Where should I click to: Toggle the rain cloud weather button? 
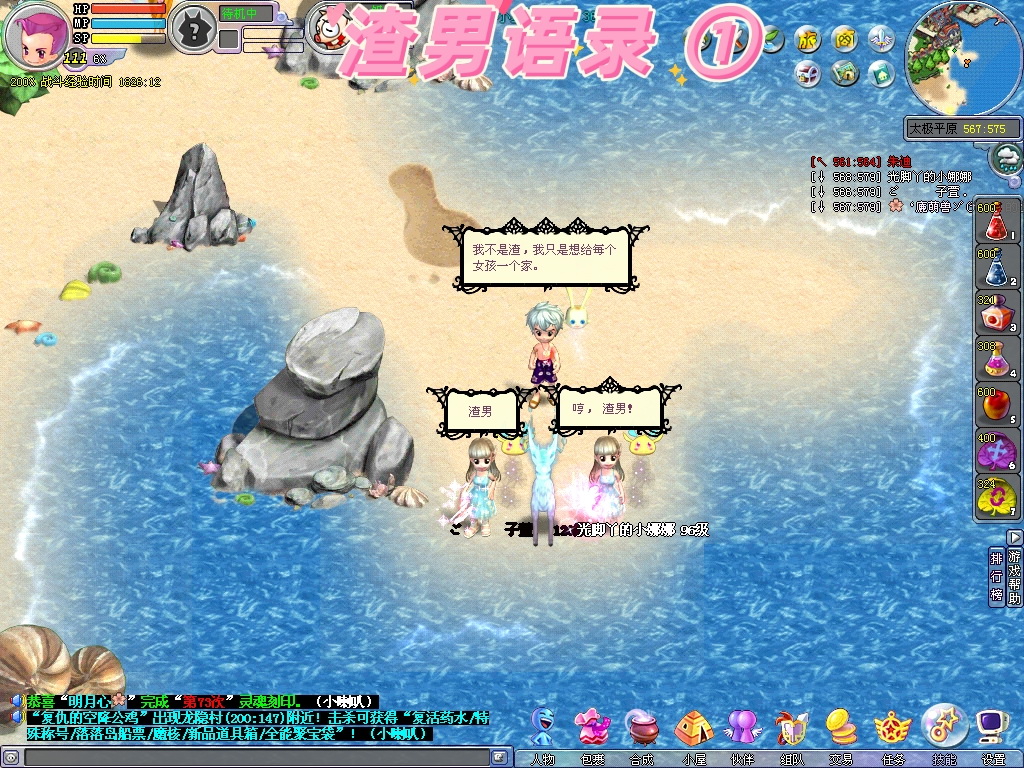point(1006,158)
